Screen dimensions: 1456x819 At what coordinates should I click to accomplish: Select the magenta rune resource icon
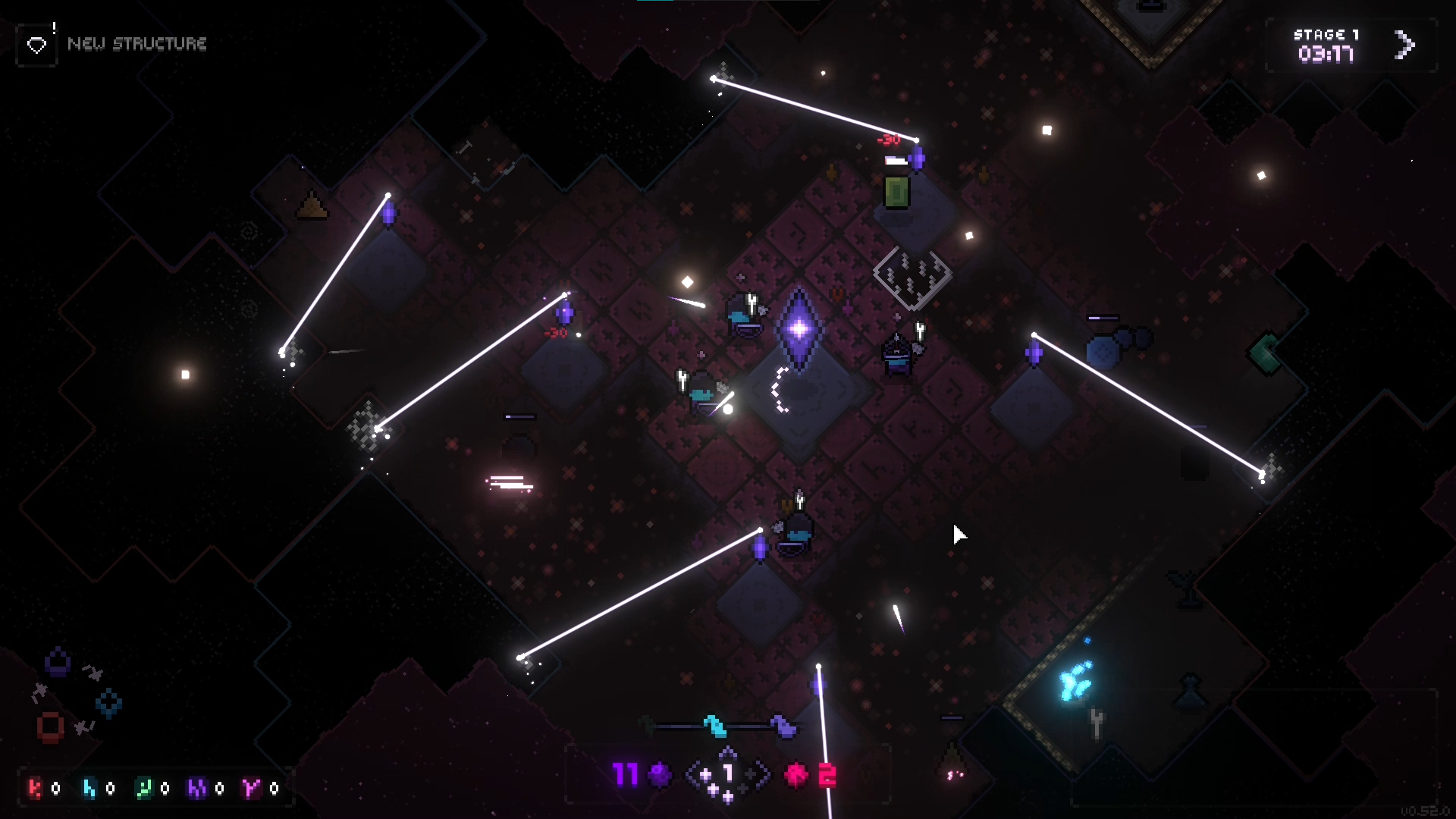pos(252,788)
